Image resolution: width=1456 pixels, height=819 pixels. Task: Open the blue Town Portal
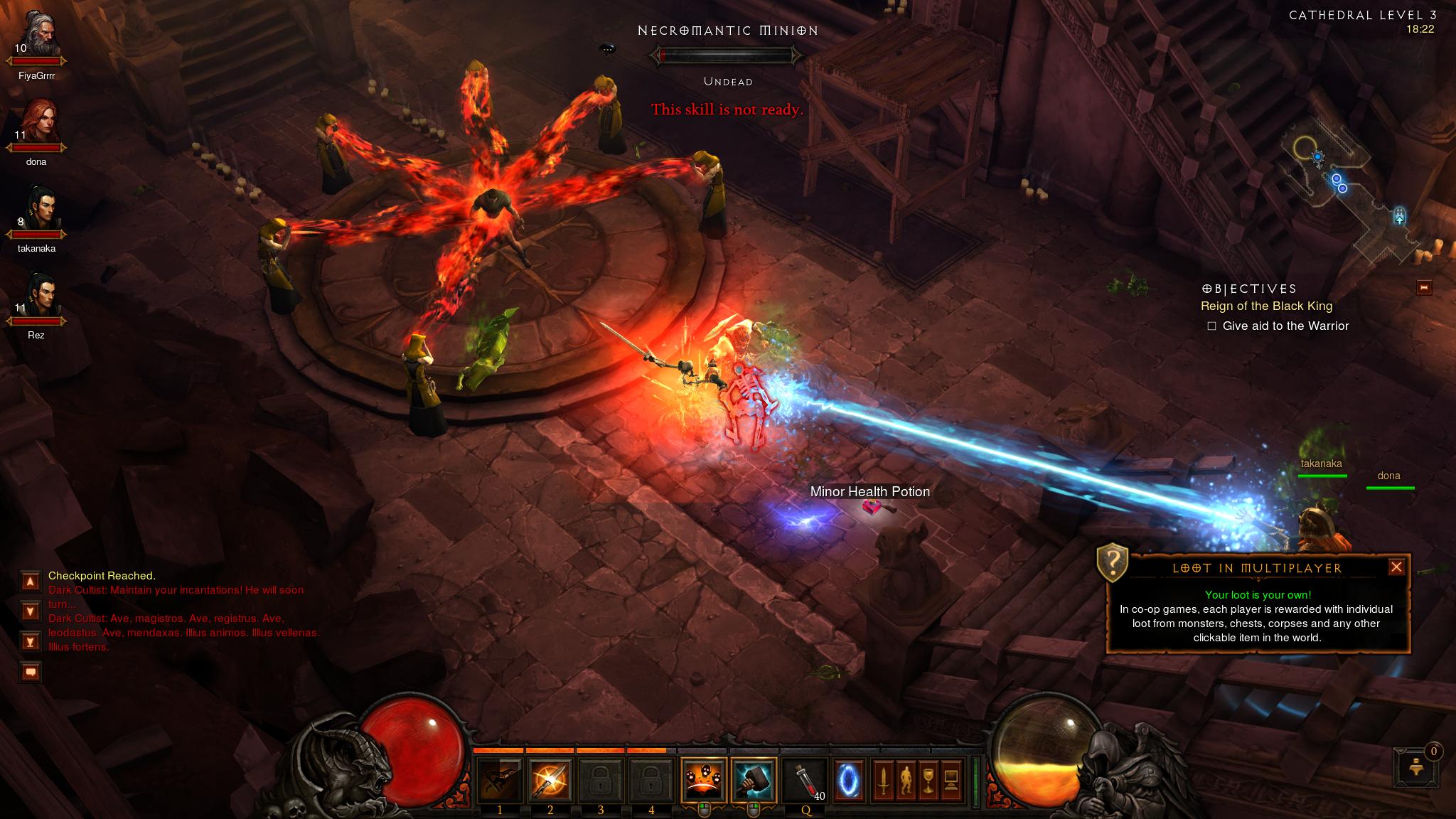point(848,780)
